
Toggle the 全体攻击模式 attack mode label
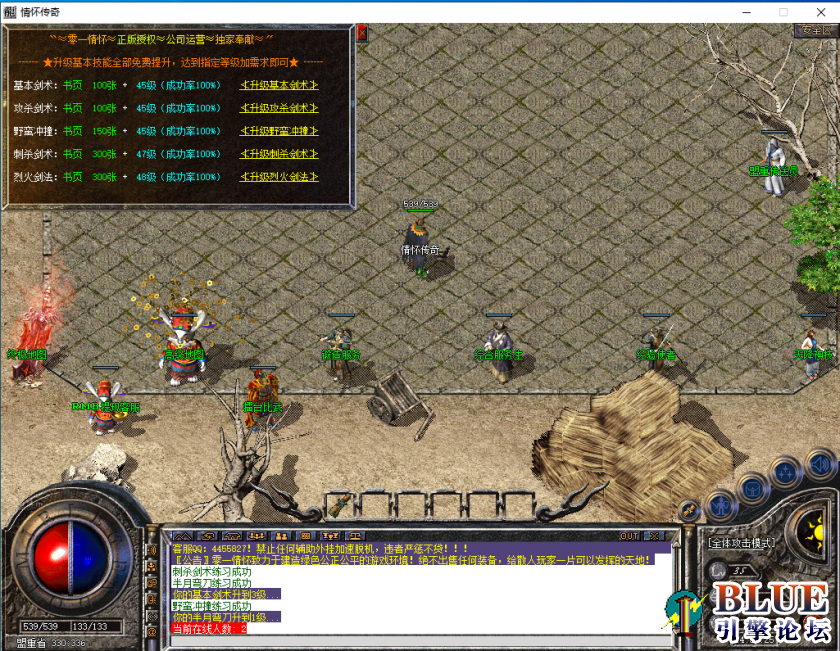coord(741,543)
